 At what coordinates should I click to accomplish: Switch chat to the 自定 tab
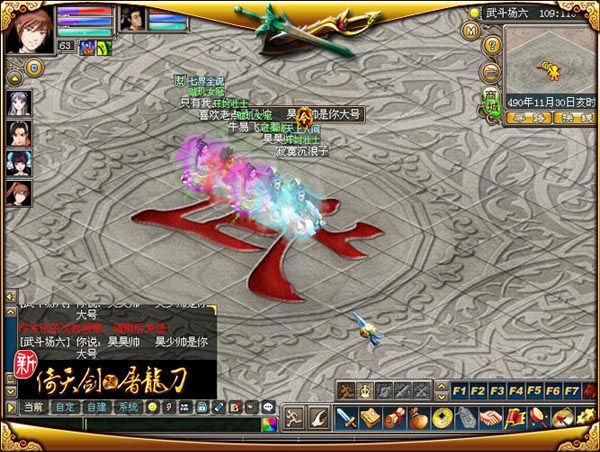pos(65,407)
